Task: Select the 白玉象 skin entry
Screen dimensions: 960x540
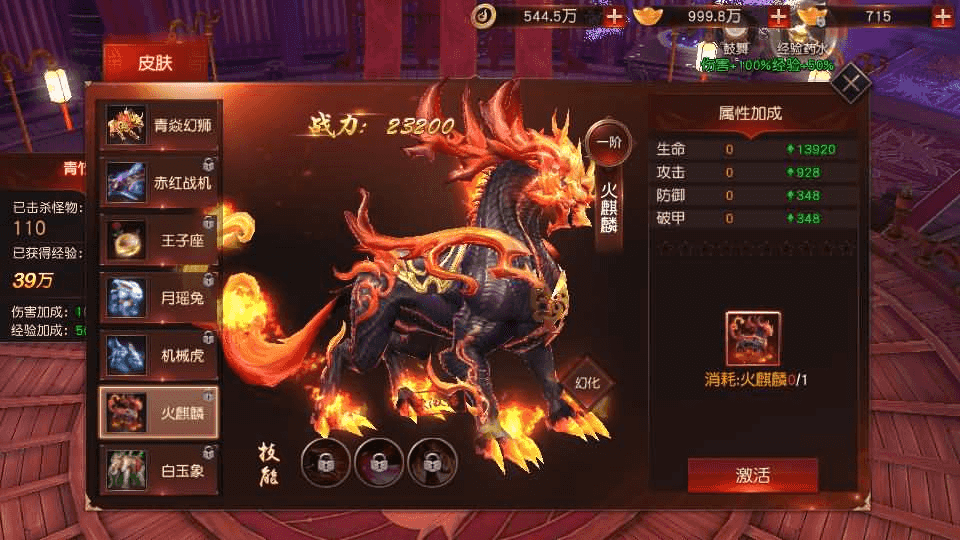Action: [x=161, y=468]
